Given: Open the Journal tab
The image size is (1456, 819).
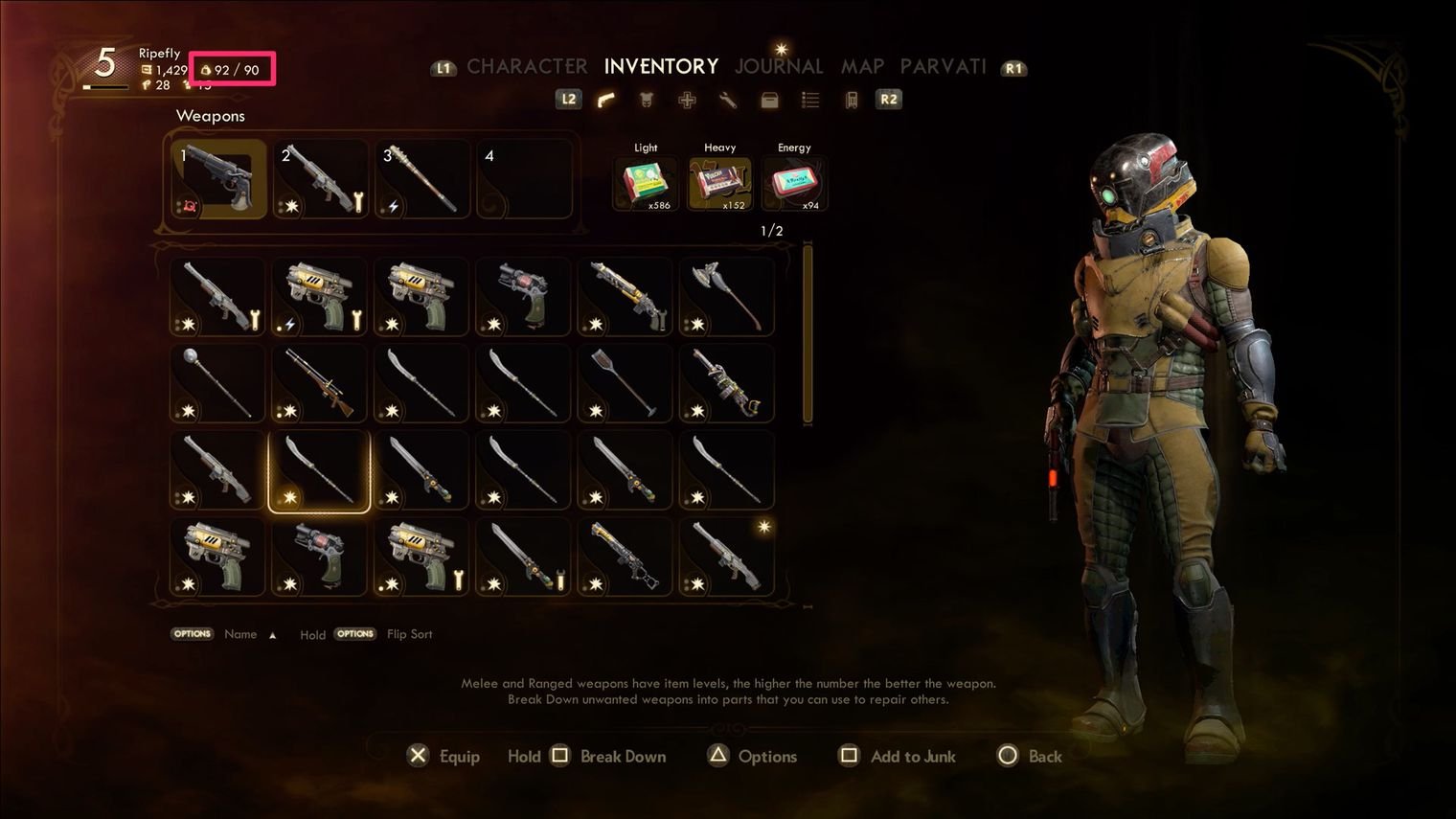Looking at the screenshot, I should click(x=779, y=66).
